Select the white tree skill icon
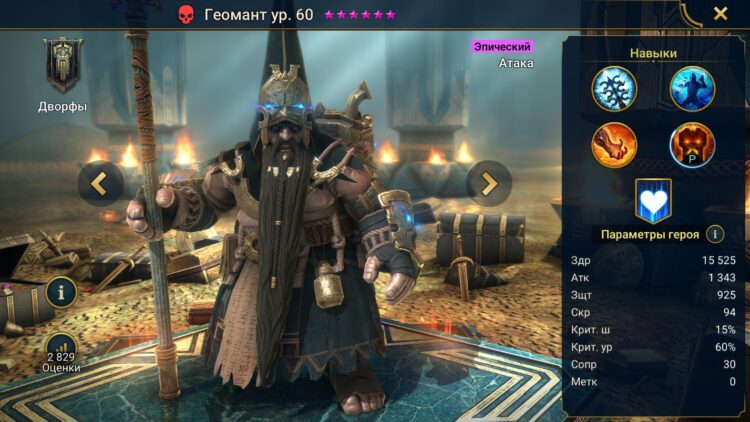The image size is (750, 422). pos(614,88)
